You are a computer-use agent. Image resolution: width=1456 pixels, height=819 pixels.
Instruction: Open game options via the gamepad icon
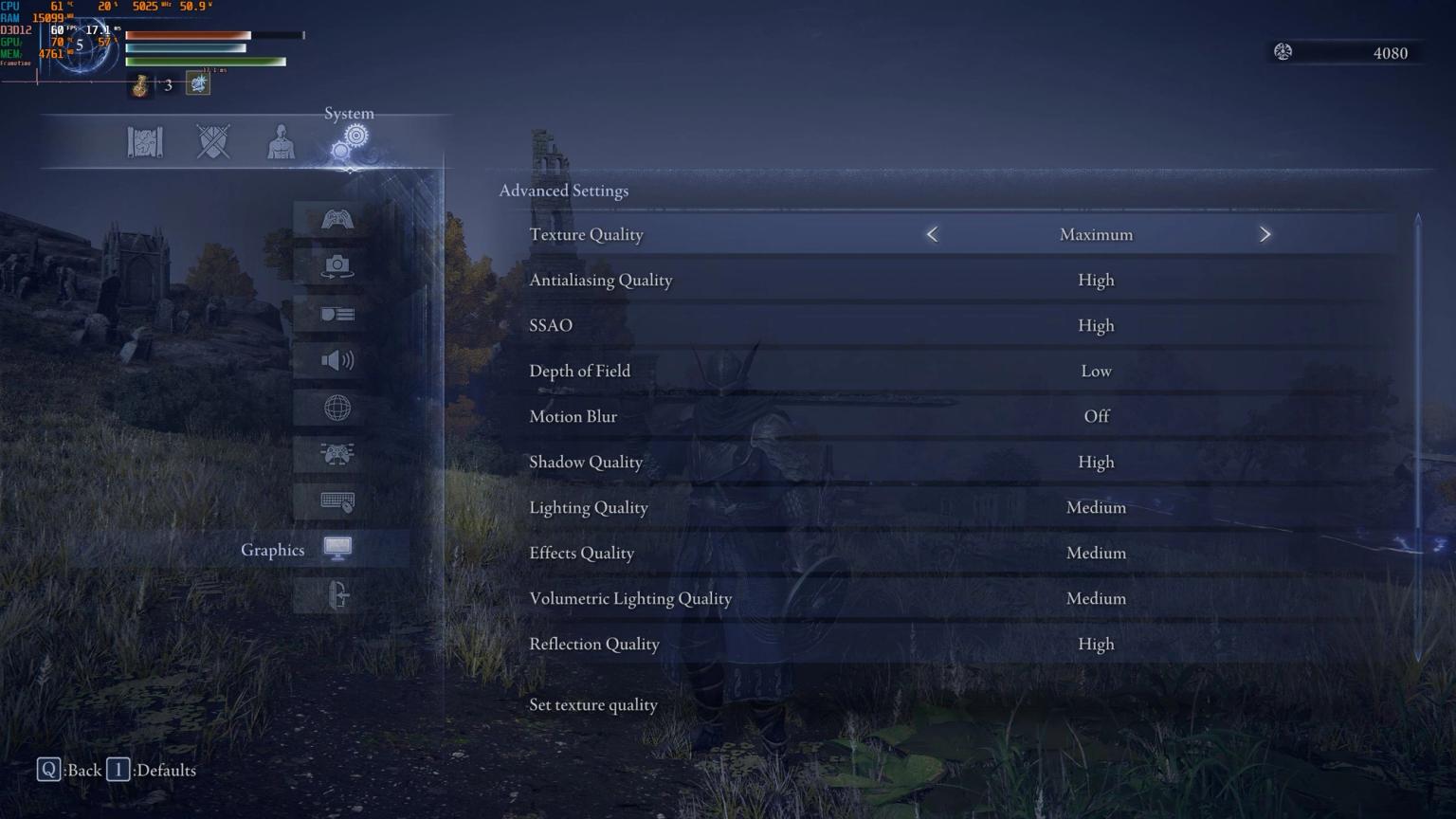tap(338, 217)
